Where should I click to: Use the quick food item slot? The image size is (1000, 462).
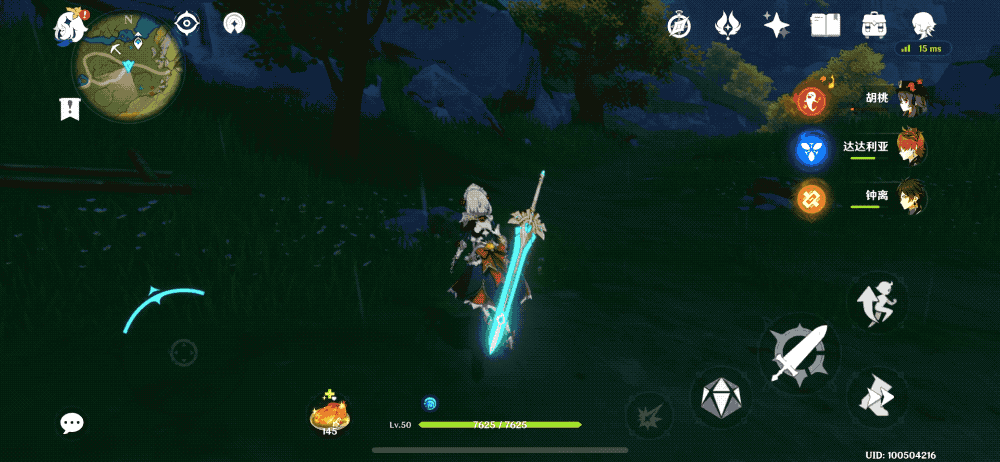329,412
